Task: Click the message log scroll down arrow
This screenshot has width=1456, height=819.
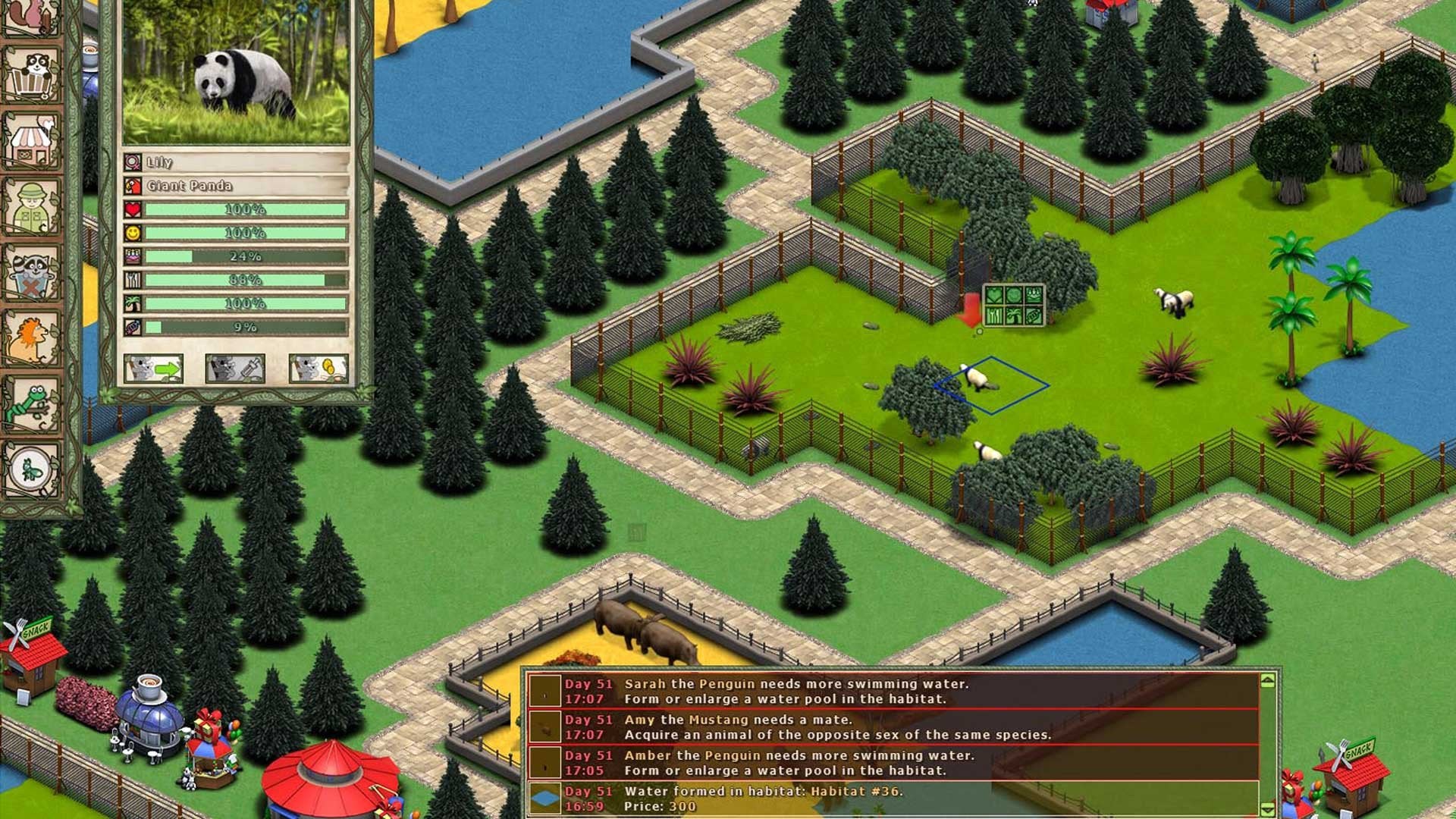Action: pos(1267,808)
